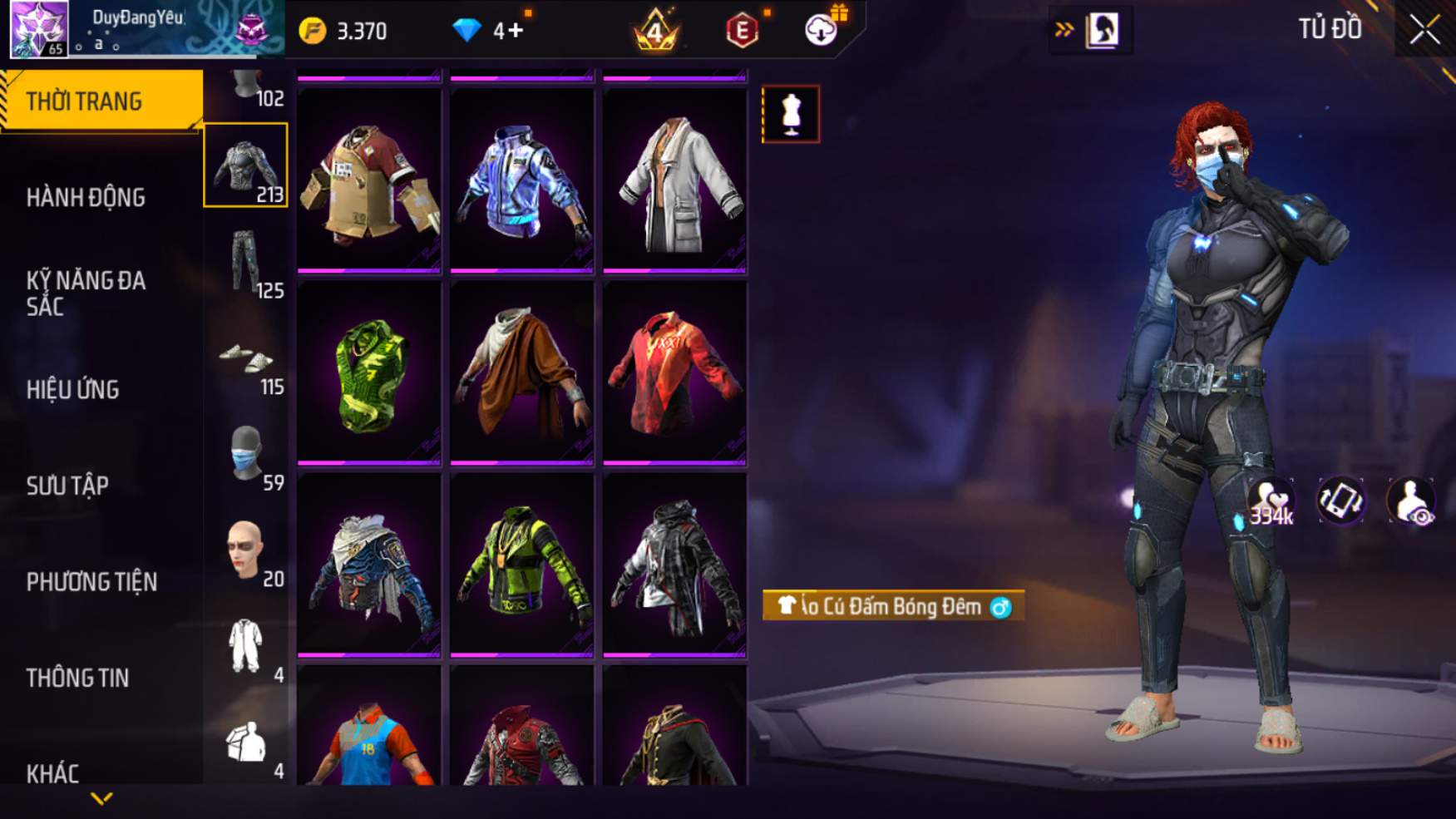Go to the Sưu Tập tab
This screenshot has width=1456, height=819.
pos(67,486)
